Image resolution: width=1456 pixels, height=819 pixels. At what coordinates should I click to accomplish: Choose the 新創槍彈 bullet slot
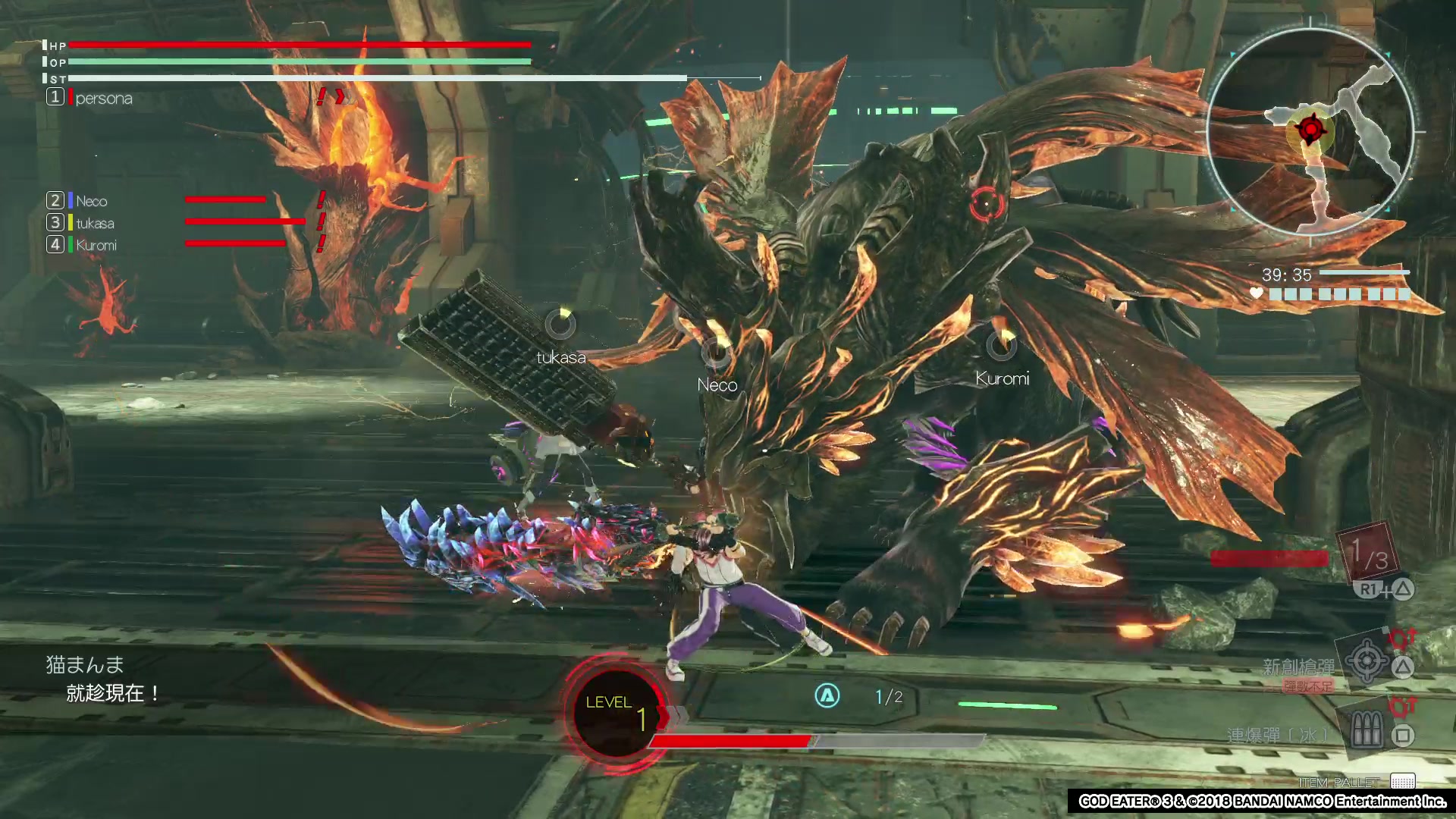click(1366, 661)
